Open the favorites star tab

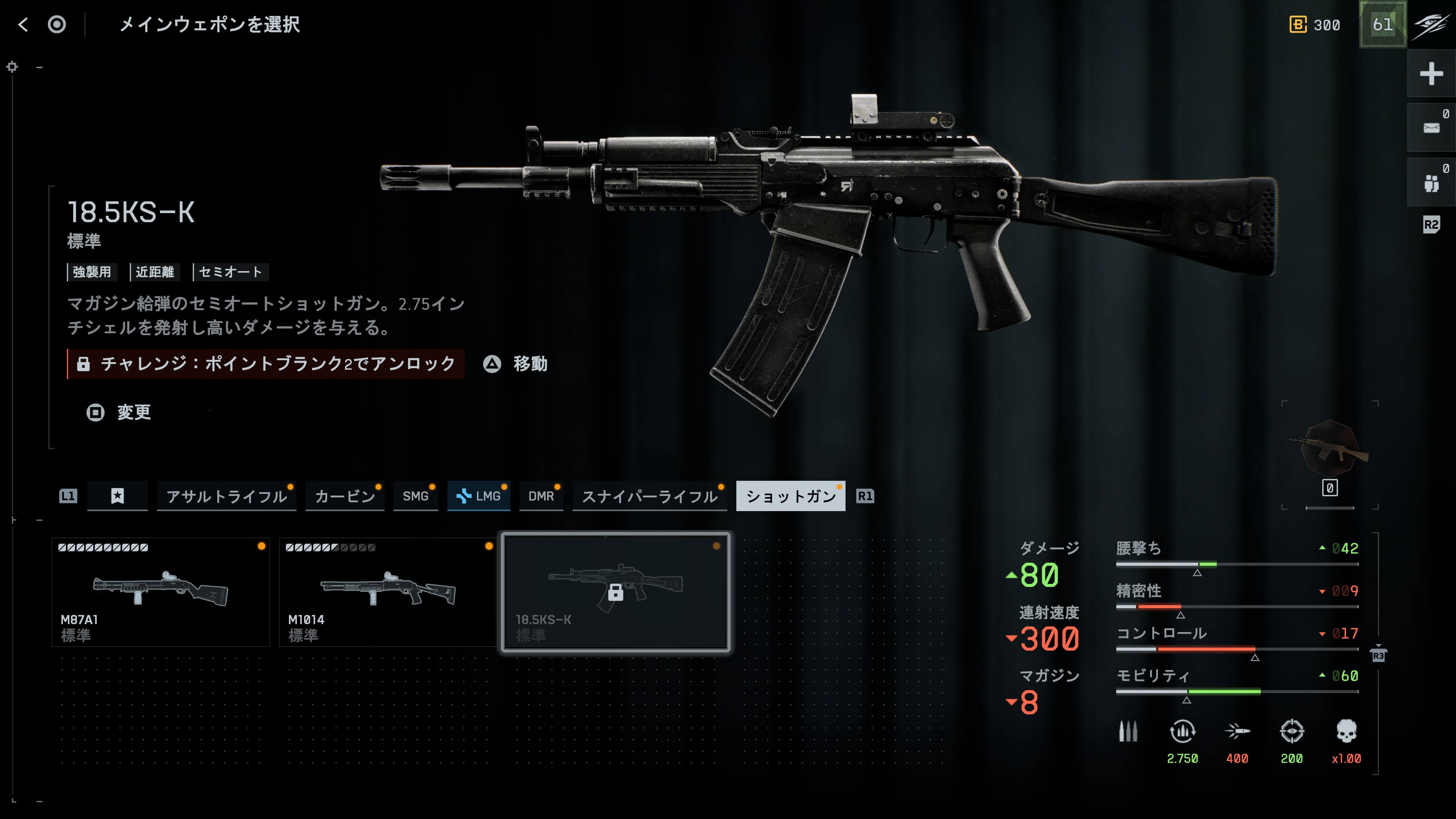118,496
